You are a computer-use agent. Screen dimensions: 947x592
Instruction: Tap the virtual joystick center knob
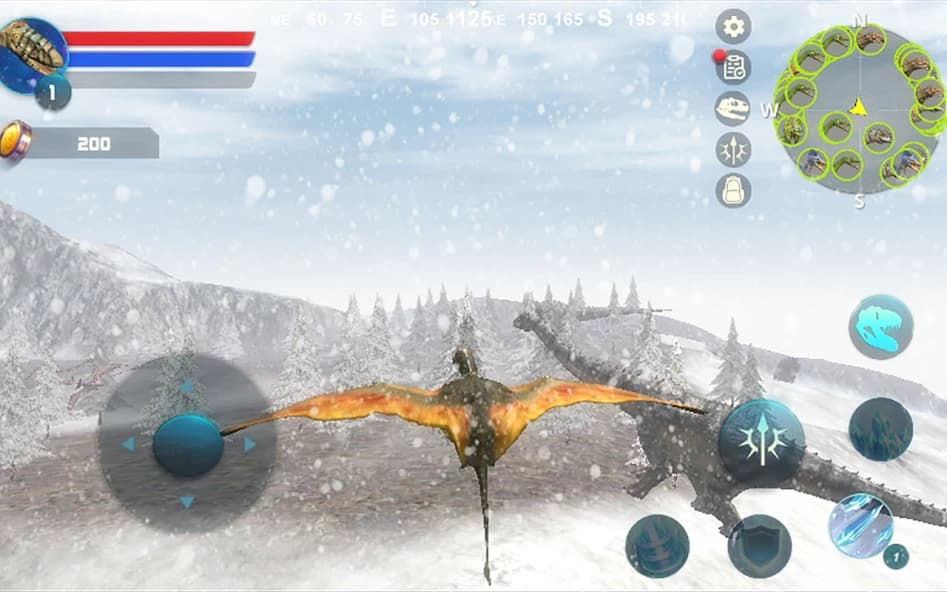[187, 445]
